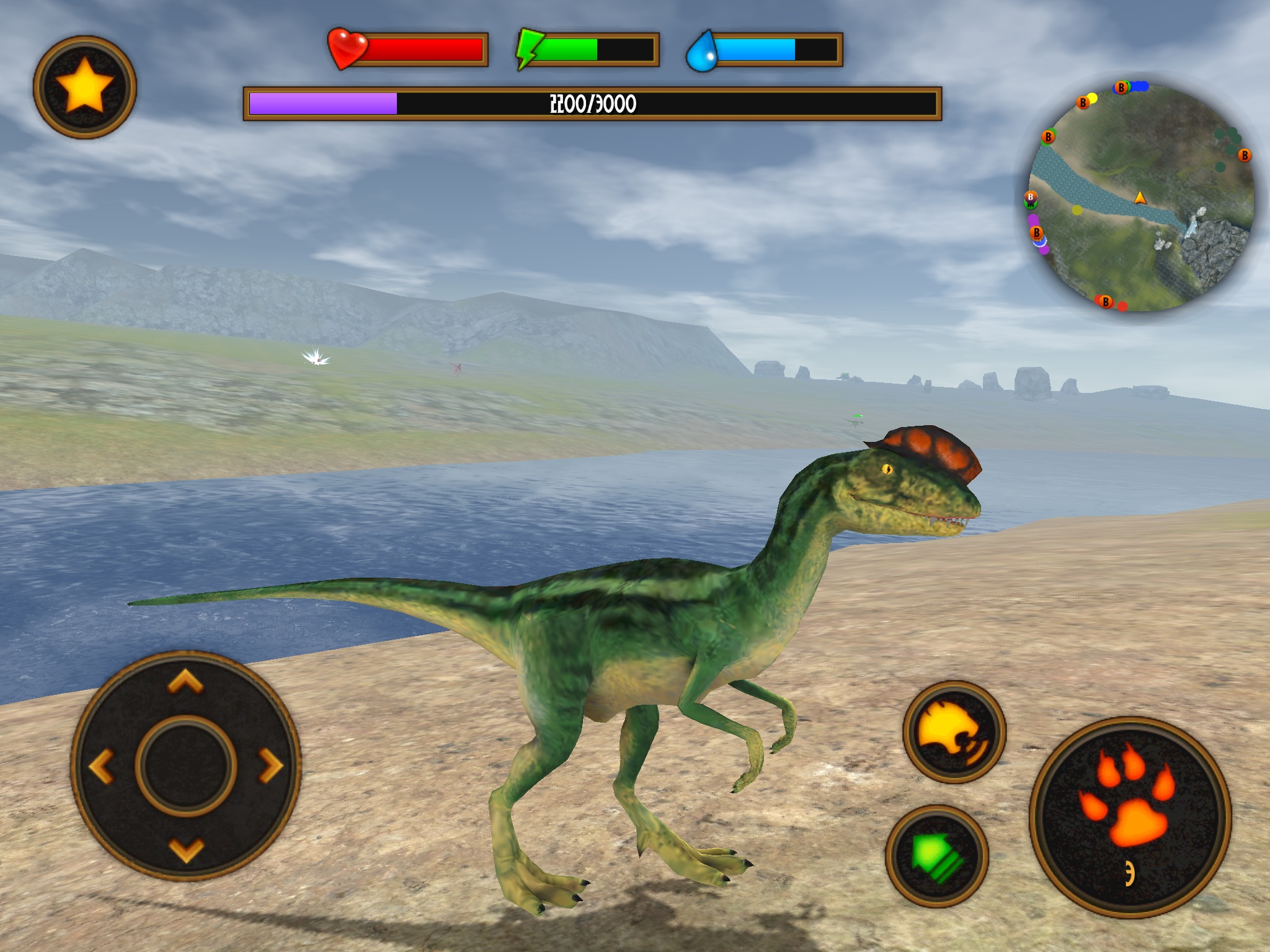Tap the up arrow on the movement pad
1270x952 pixels.
click(x=185, y=682)
